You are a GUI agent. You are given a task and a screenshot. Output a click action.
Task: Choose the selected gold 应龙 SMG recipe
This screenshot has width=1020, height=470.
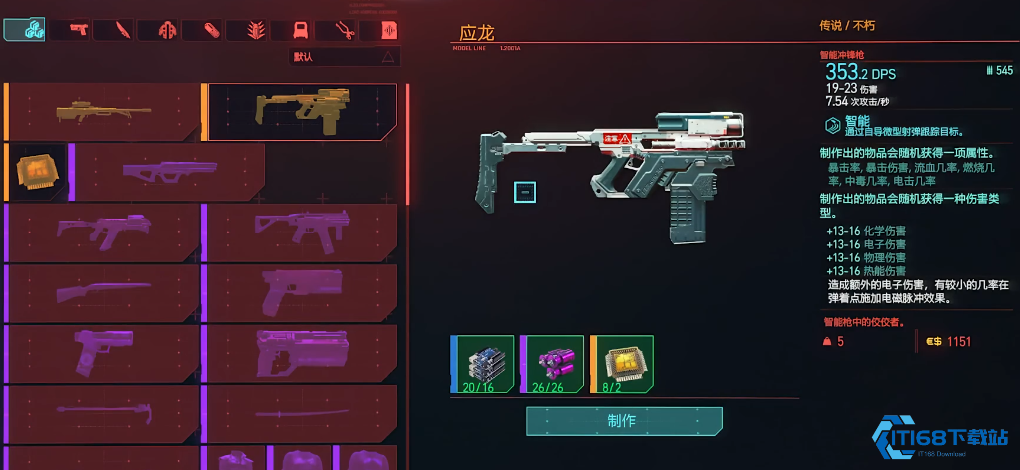click(301, 111)
